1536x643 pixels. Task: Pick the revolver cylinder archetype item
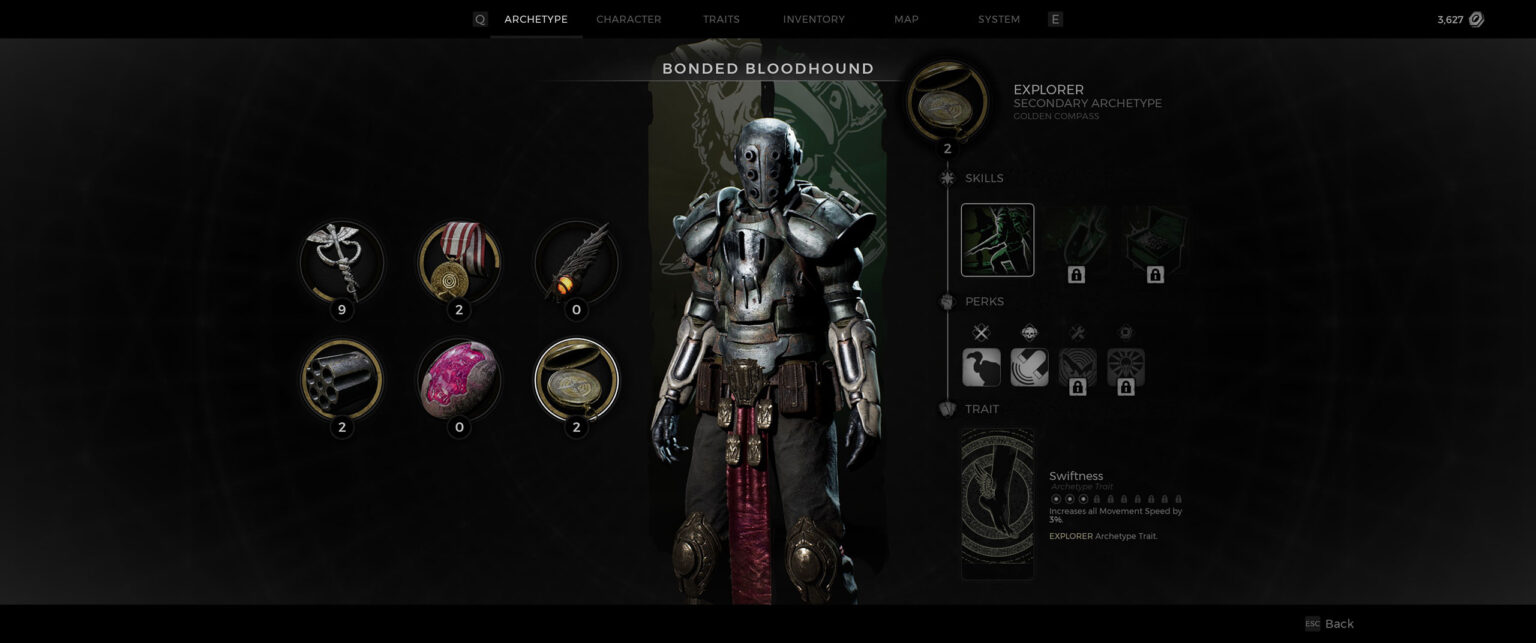point(342,379)
